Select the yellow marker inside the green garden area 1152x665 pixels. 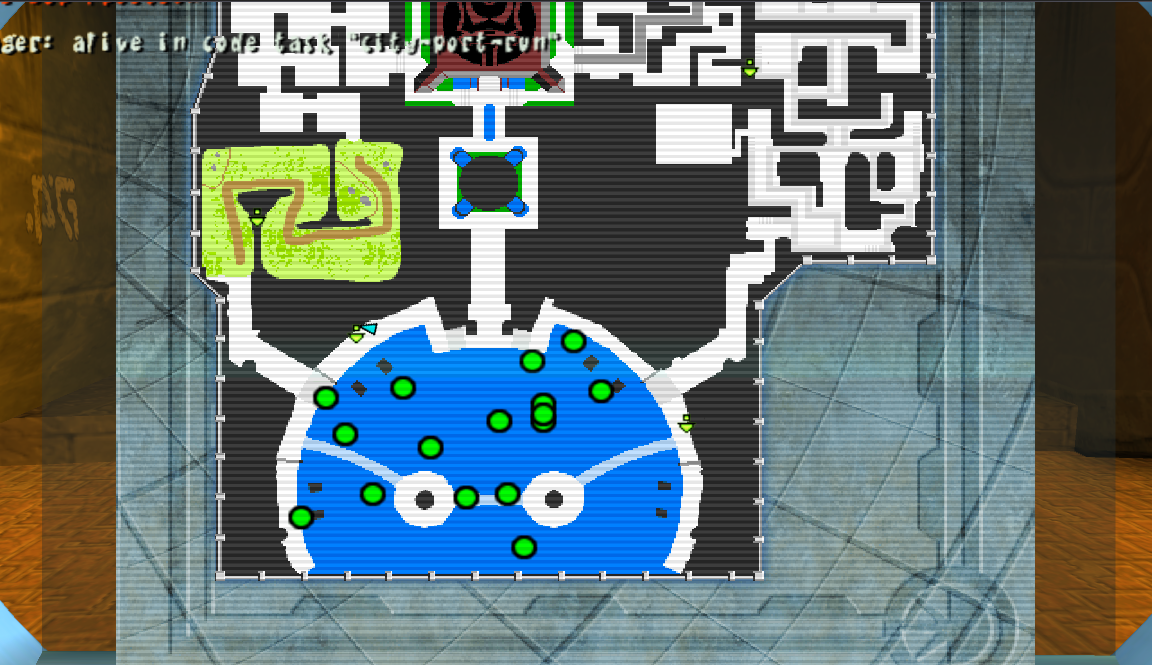click(x=257, y=216)
